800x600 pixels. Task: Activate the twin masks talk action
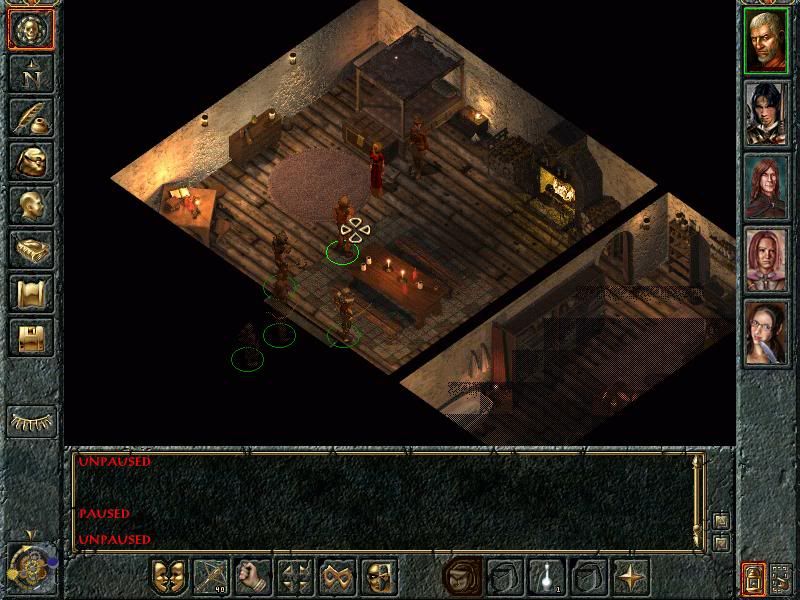point(170,577)
